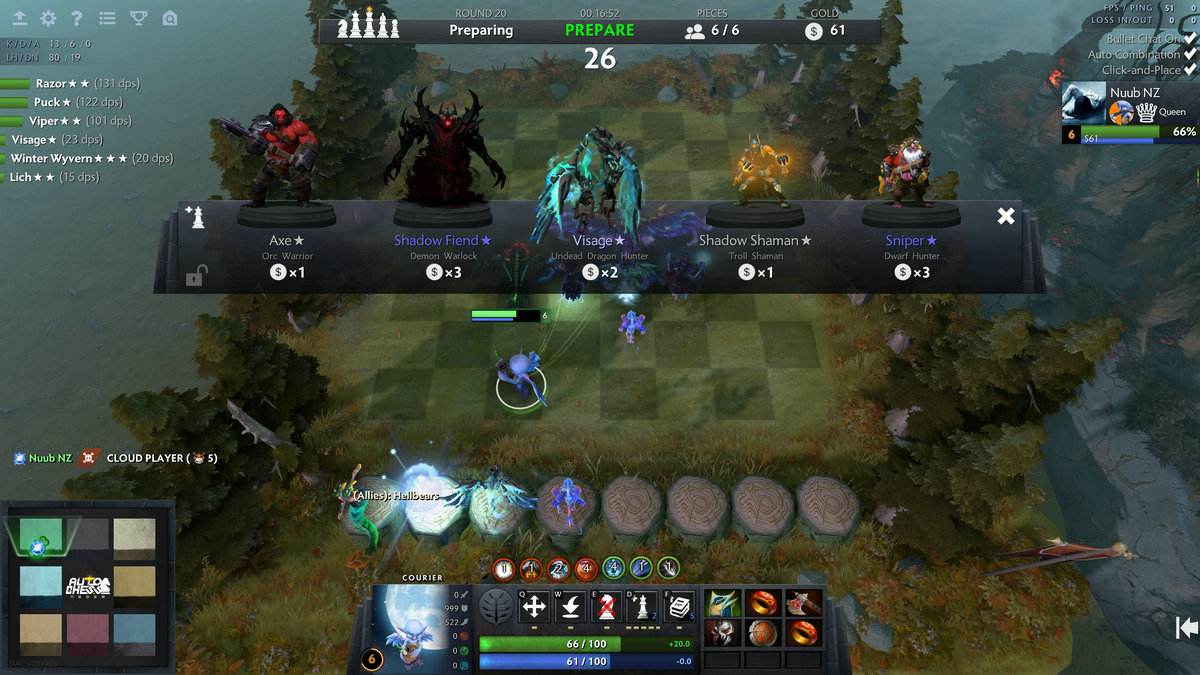Buy the Shadow Shaman piece
Image resolution: width=1200 pixels, height=675 pixels.
(755, 240)
